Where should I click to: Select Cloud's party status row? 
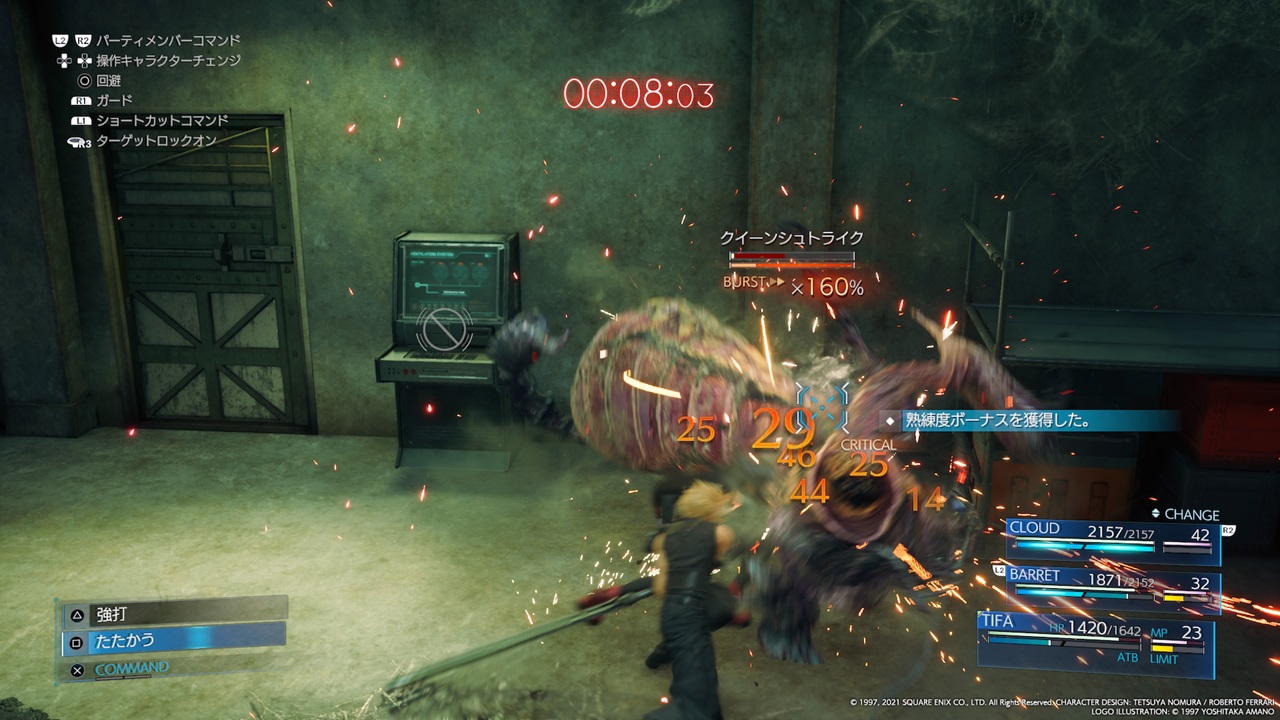click(1112, 538)
